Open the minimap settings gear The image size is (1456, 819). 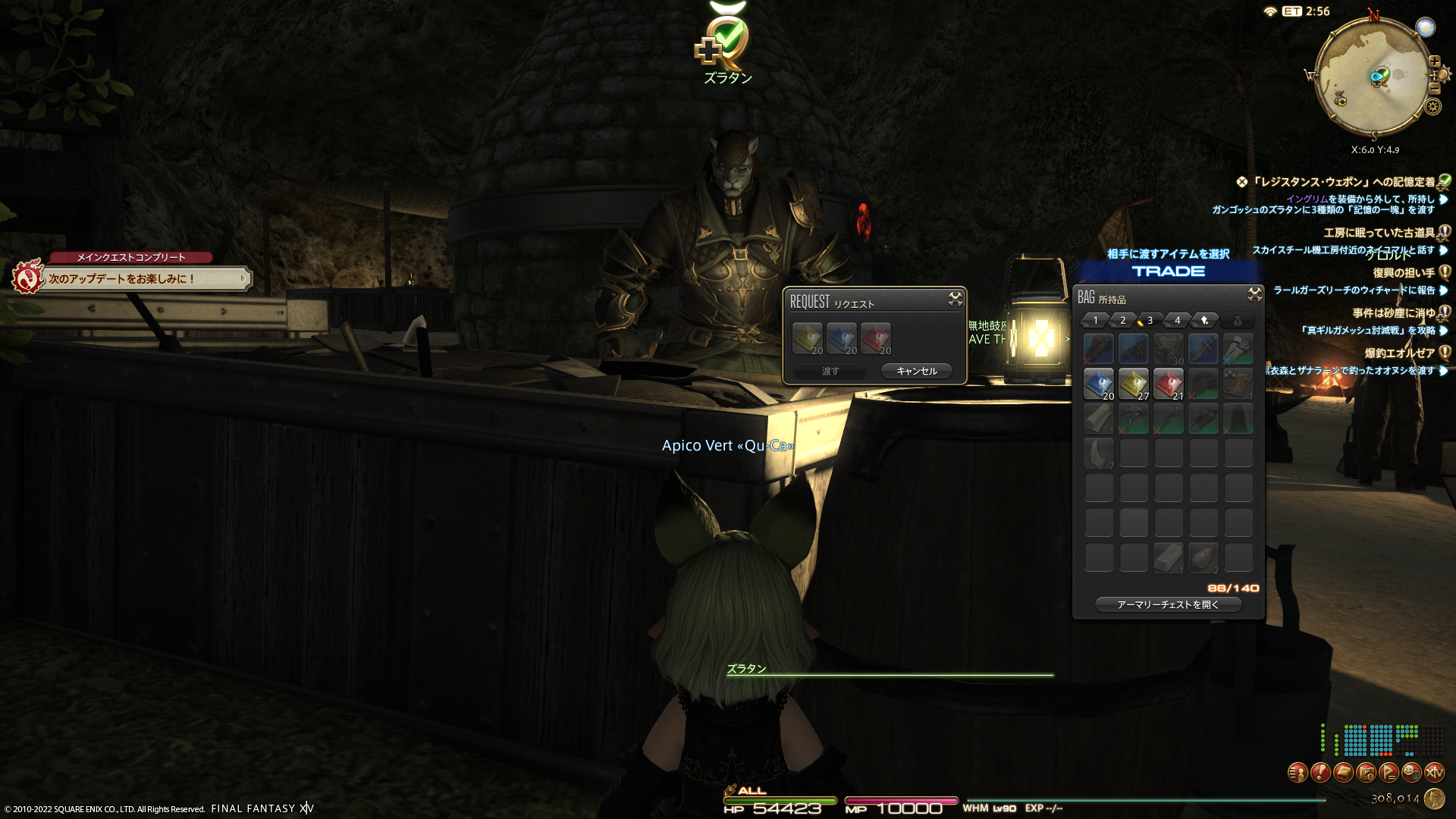pyautogui.click(x=1432, y=106)
